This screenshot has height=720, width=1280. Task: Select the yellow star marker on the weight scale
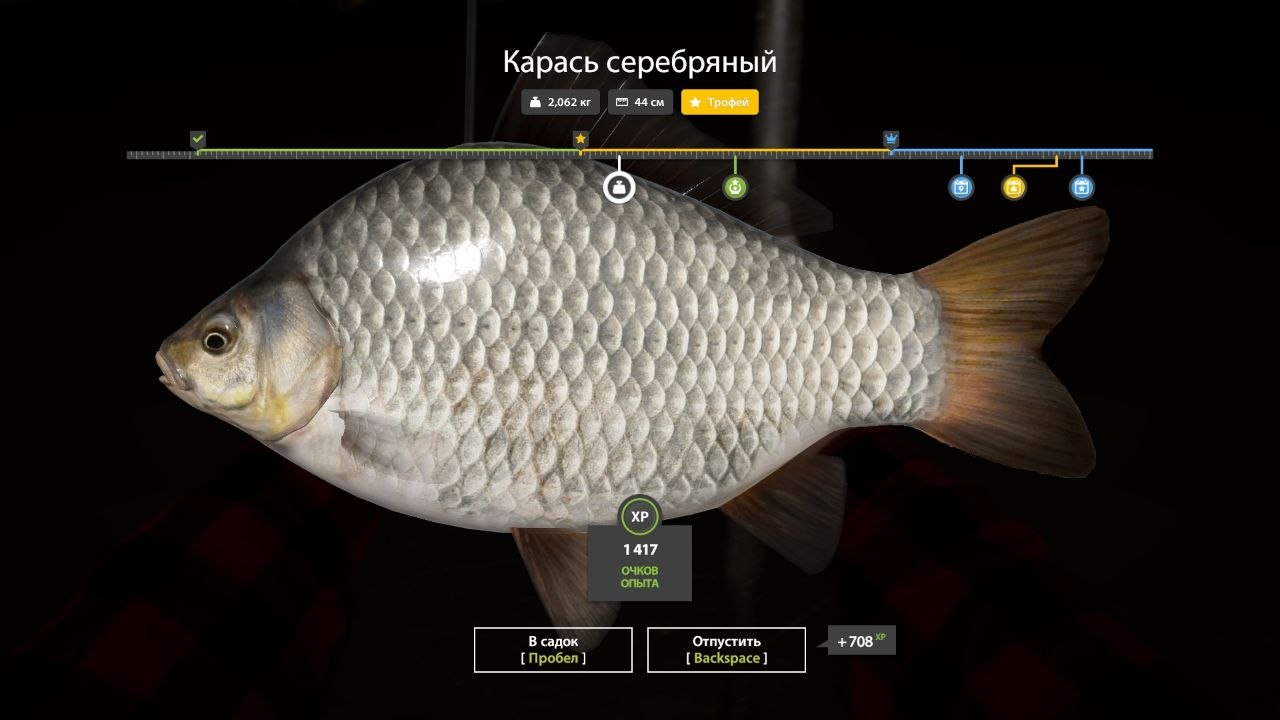coord(578,137)
